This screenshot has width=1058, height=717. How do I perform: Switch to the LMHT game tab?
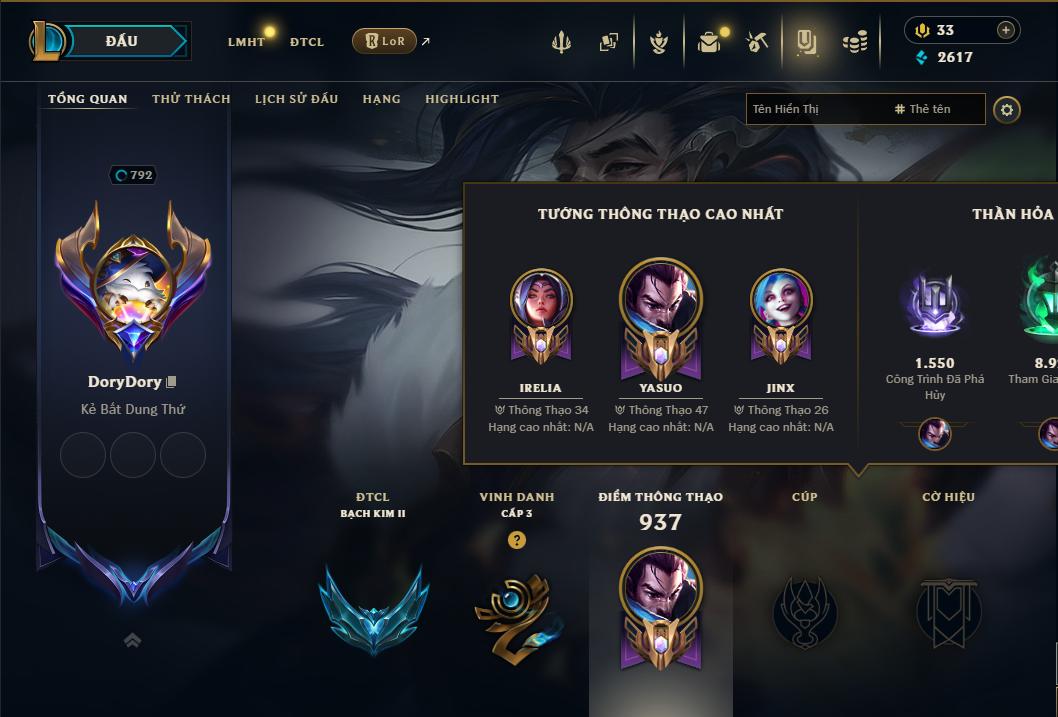coord(246,42)
